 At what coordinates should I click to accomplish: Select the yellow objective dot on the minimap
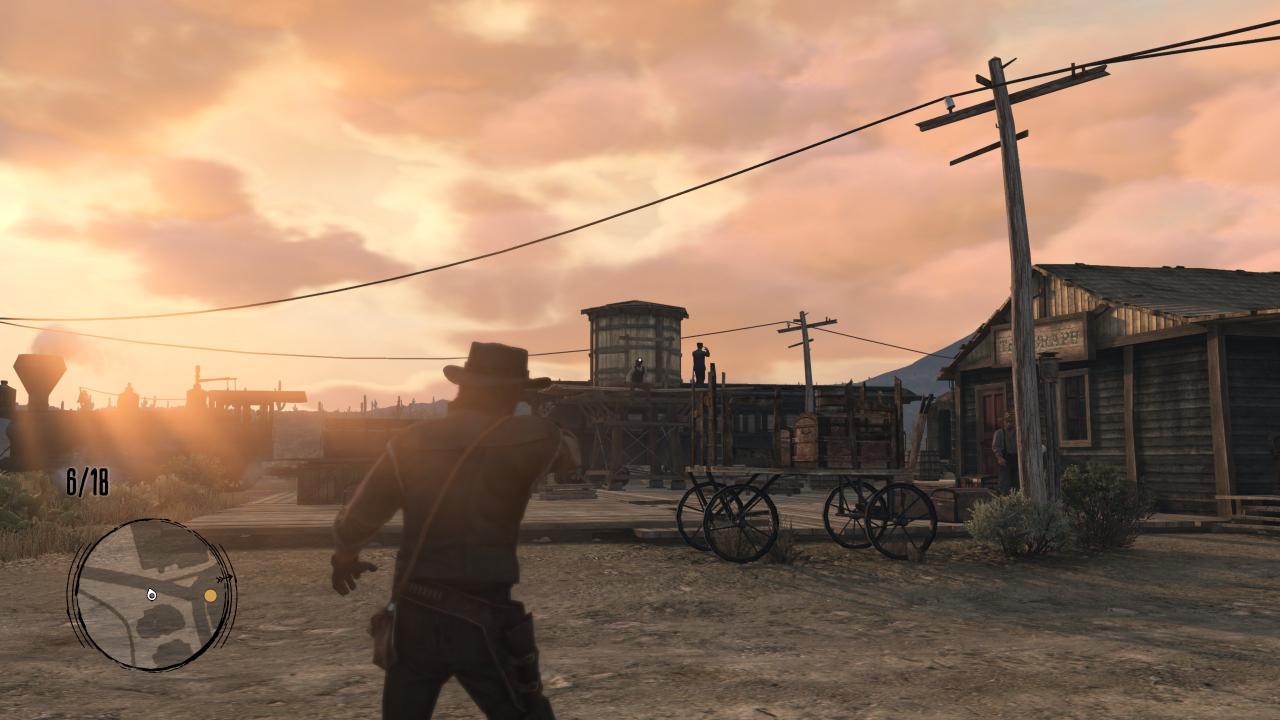[210, 596]
